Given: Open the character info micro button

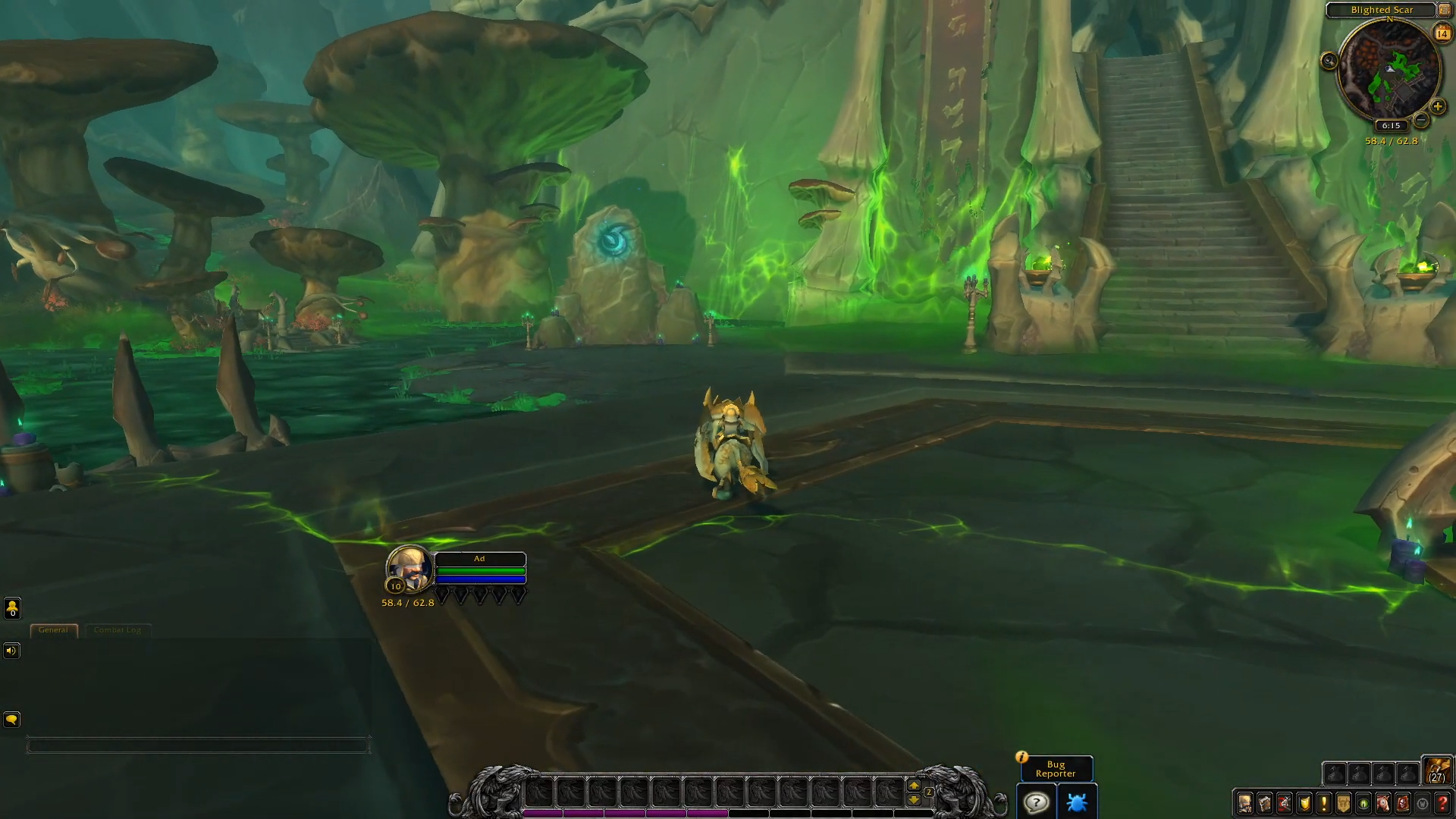Looking at the screenshot, I should [1245, 803].
